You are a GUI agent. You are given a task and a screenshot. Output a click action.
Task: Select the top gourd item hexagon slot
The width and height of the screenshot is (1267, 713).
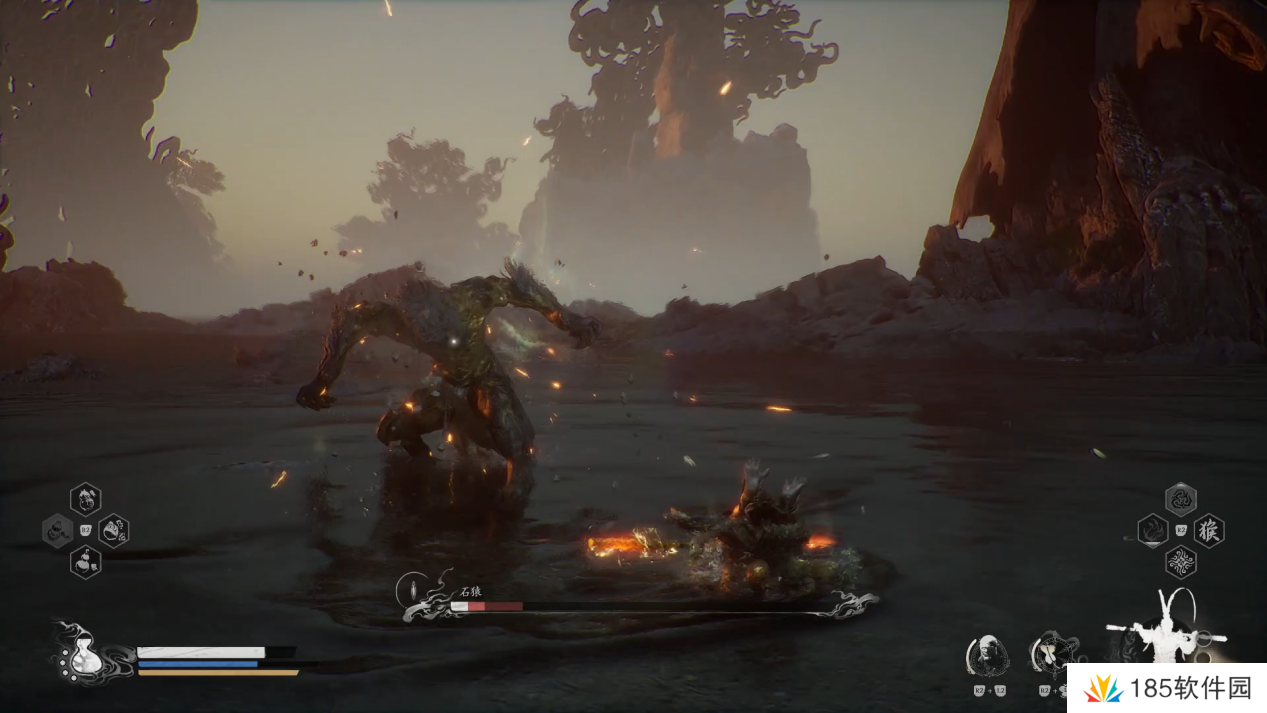click(85, 497)
